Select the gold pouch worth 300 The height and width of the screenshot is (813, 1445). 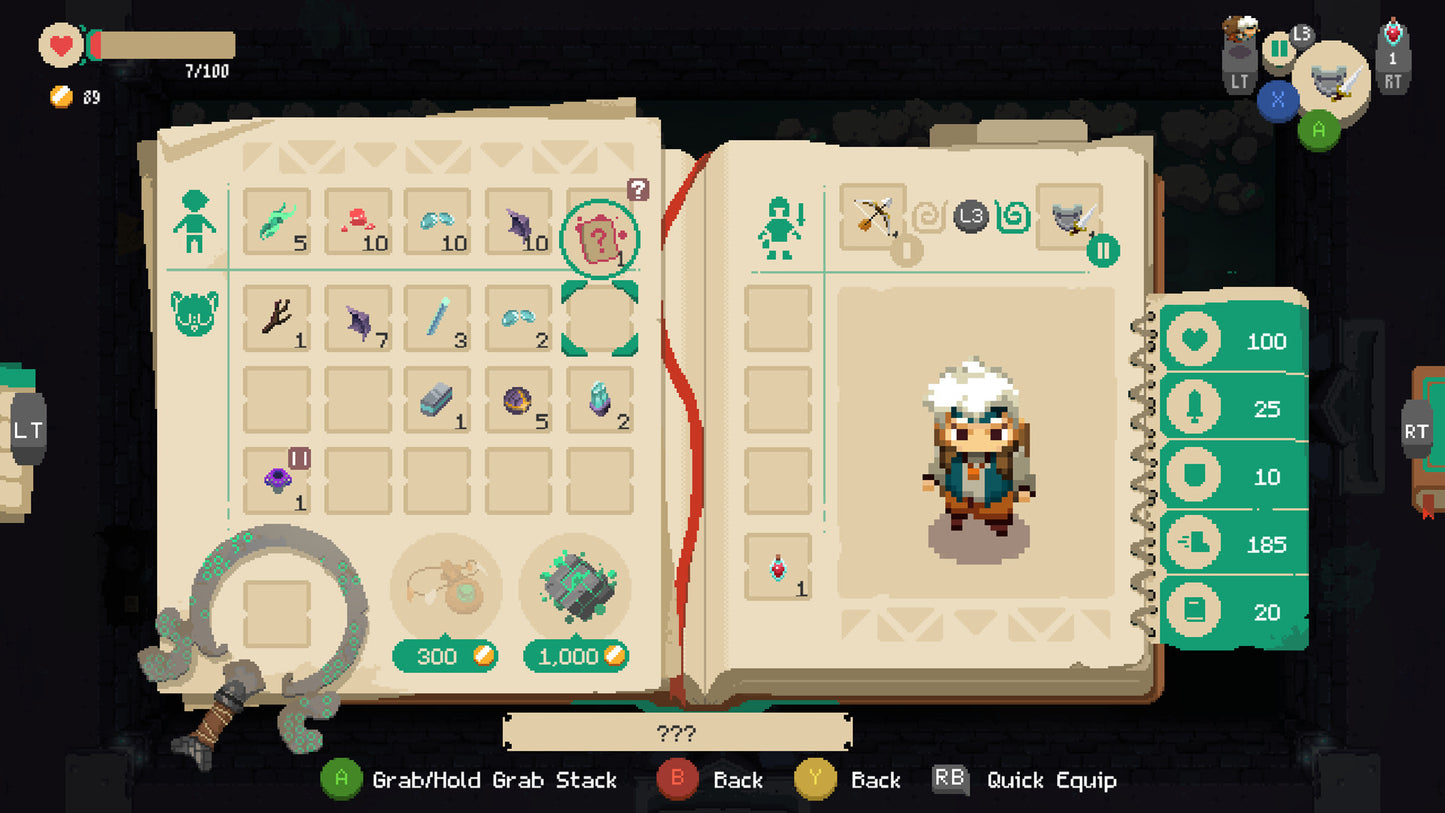445,590
